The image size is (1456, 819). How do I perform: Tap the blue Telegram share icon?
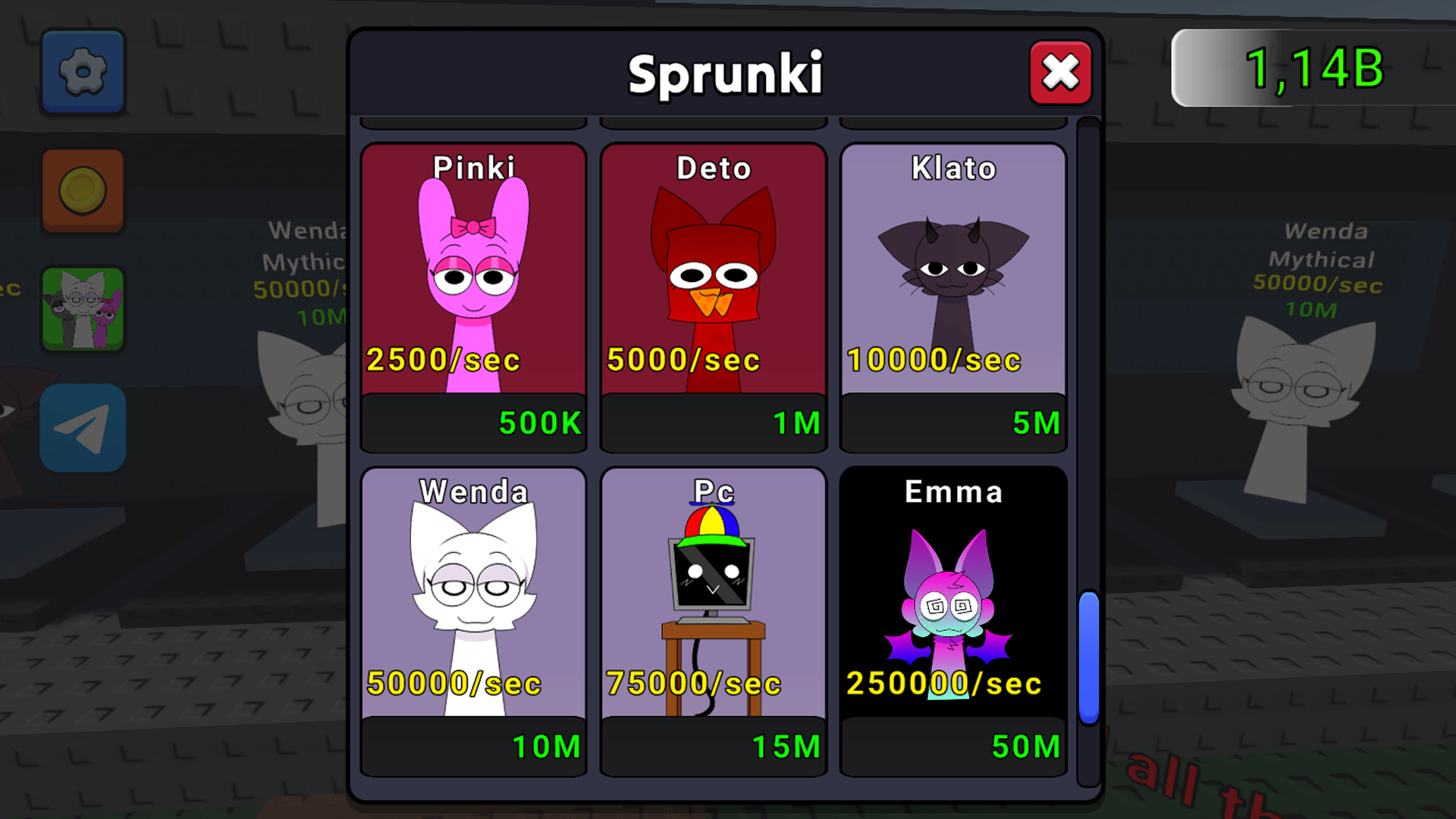coord(82,425)
